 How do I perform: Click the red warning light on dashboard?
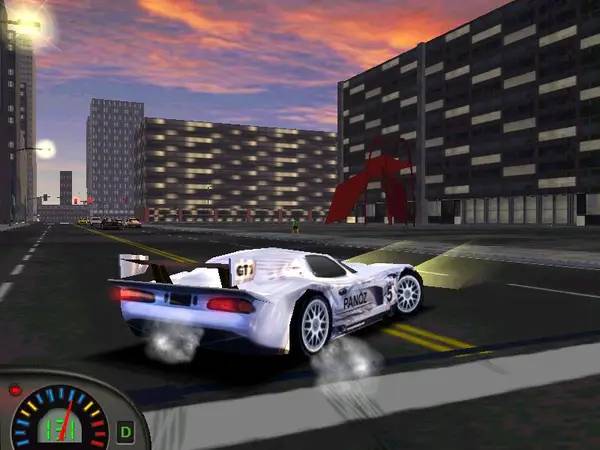(14, 390)
